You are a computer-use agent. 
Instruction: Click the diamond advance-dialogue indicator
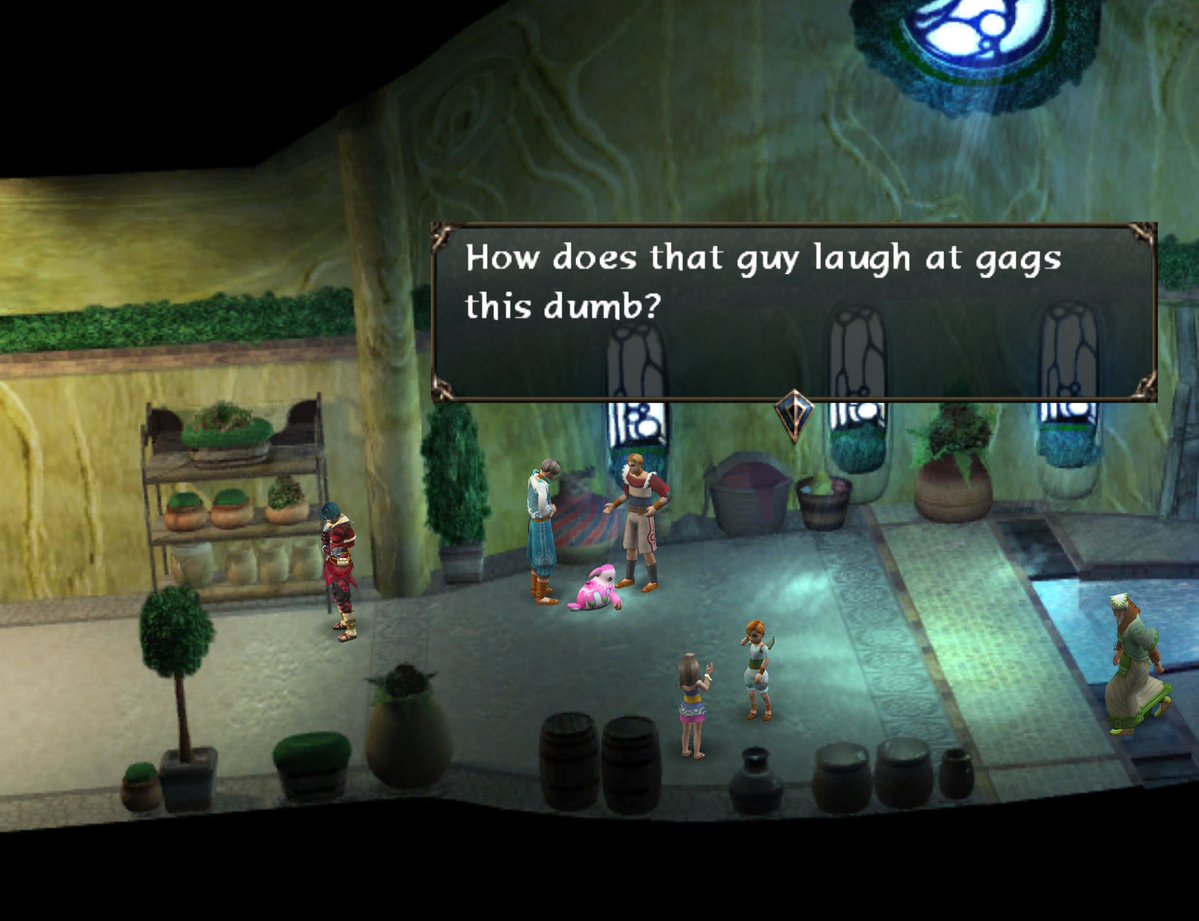[x=794, y=413]
